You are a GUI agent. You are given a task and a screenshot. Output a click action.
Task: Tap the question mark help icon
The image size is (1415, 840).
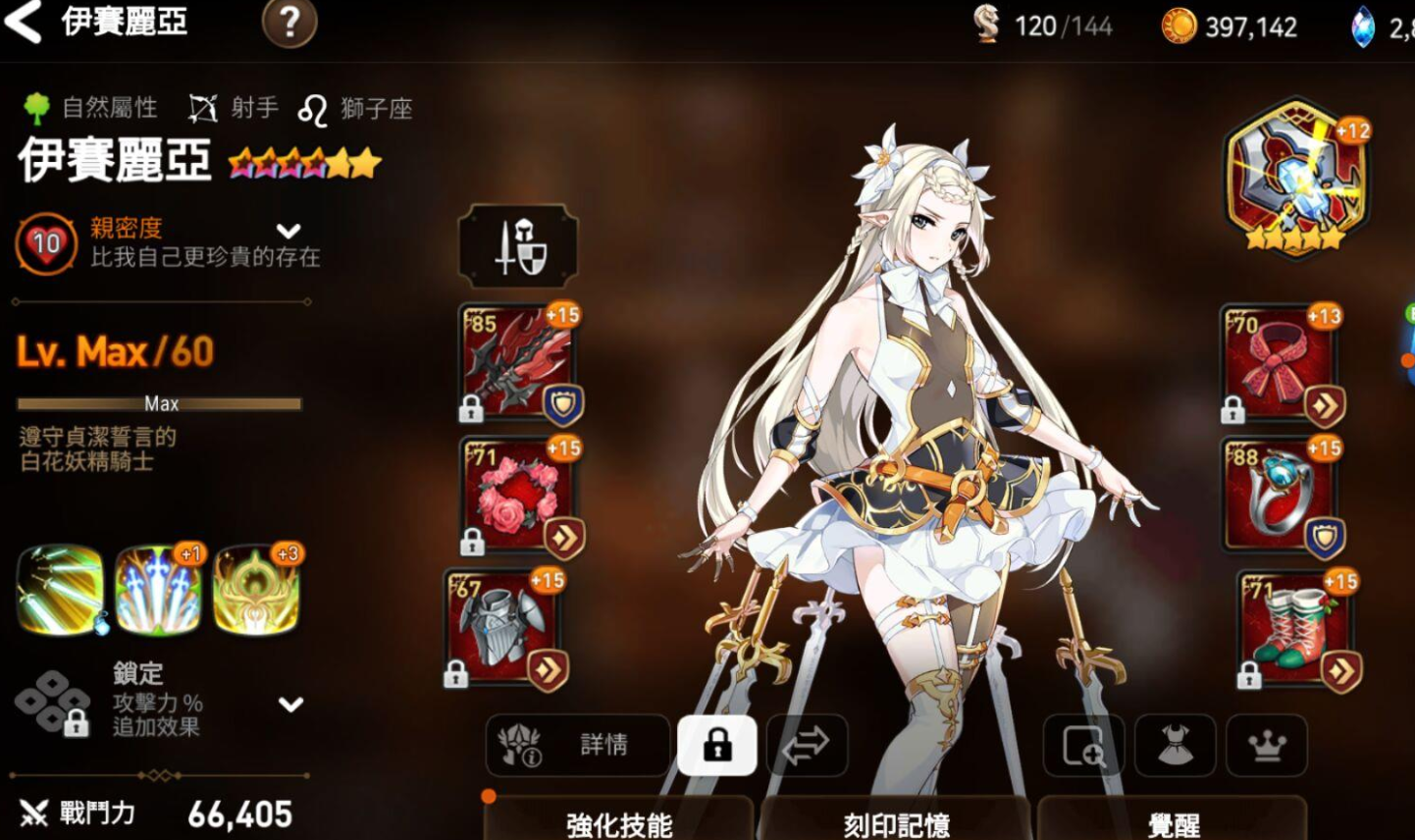pyautogui.click(x=288, y=26)
